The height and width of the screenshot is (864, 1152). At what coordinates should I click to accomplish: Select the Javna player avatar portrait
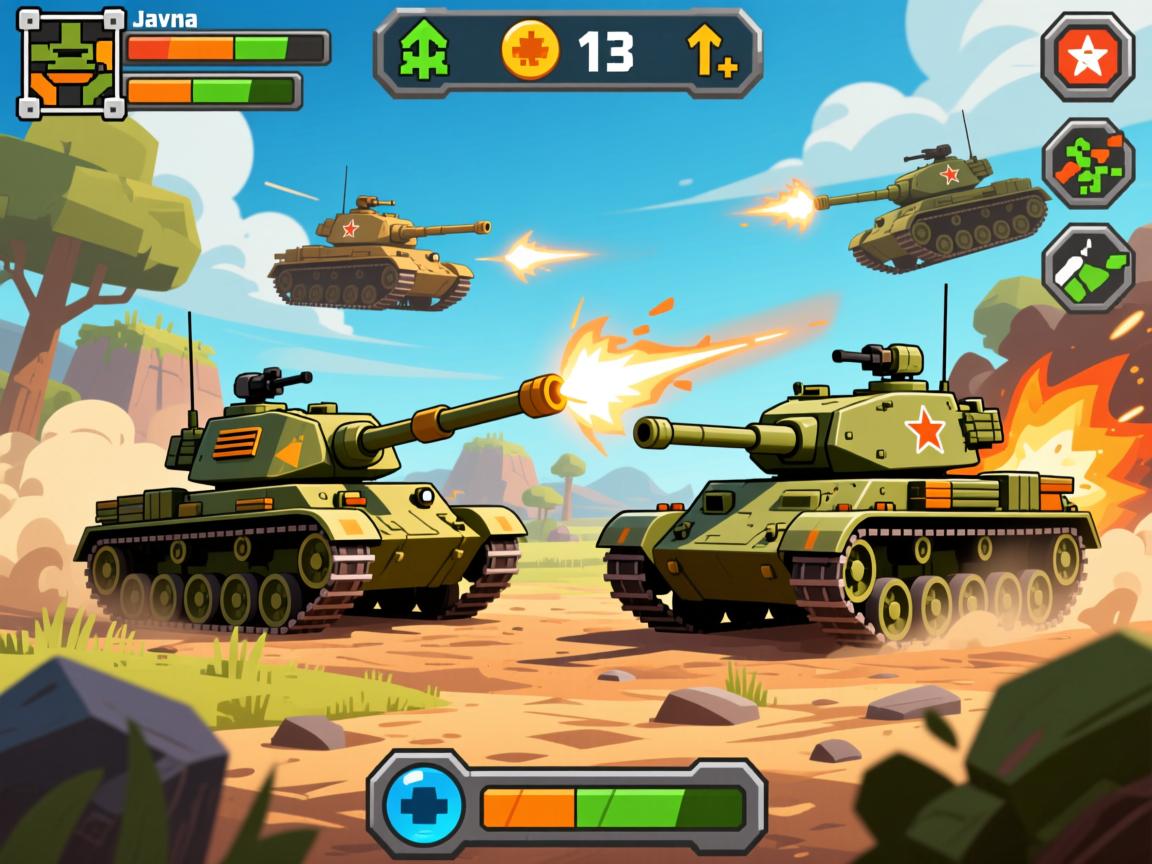point(71,63)
